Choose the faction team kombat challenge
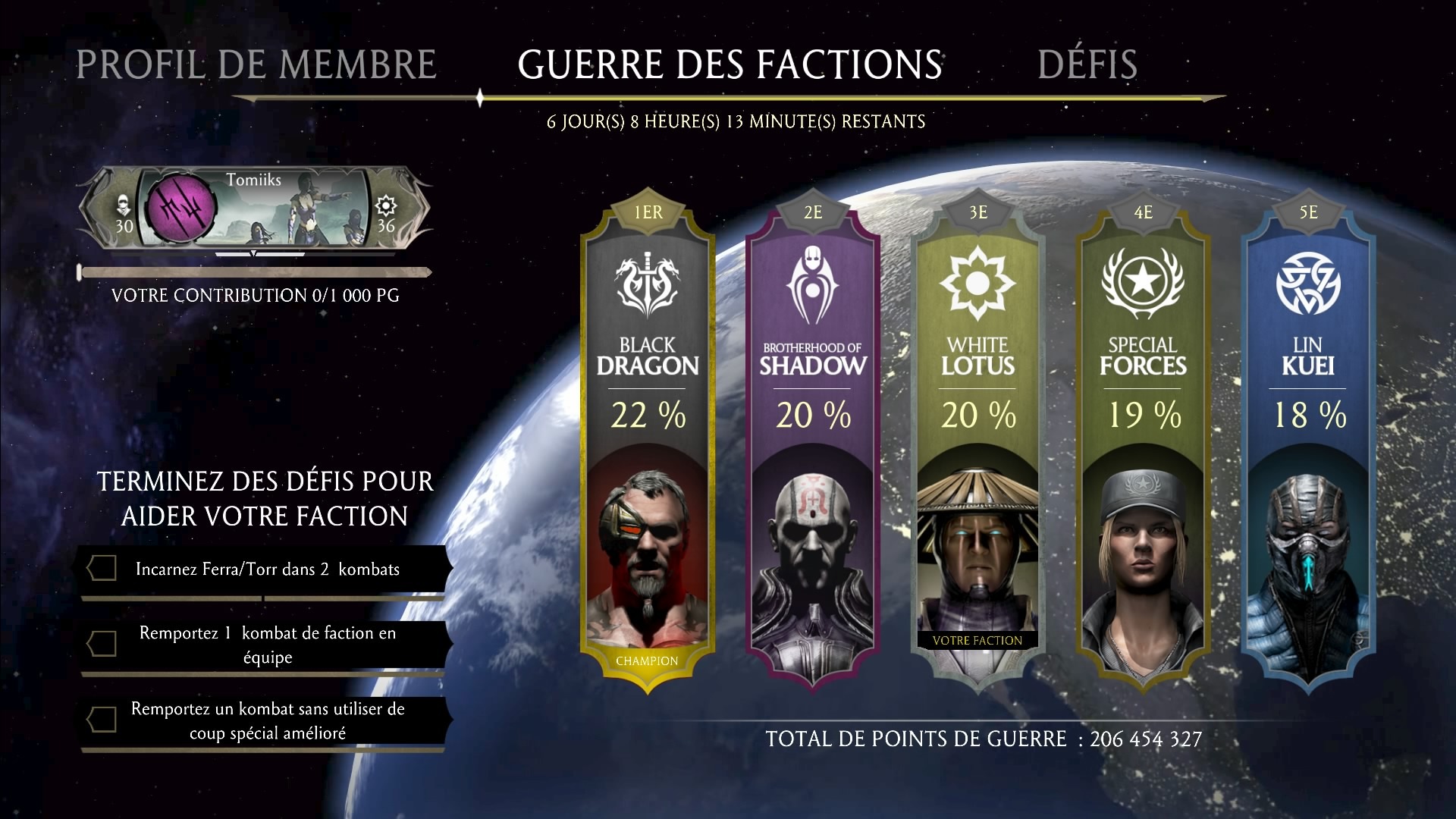 pyautogui.click(x=265, y=645)
